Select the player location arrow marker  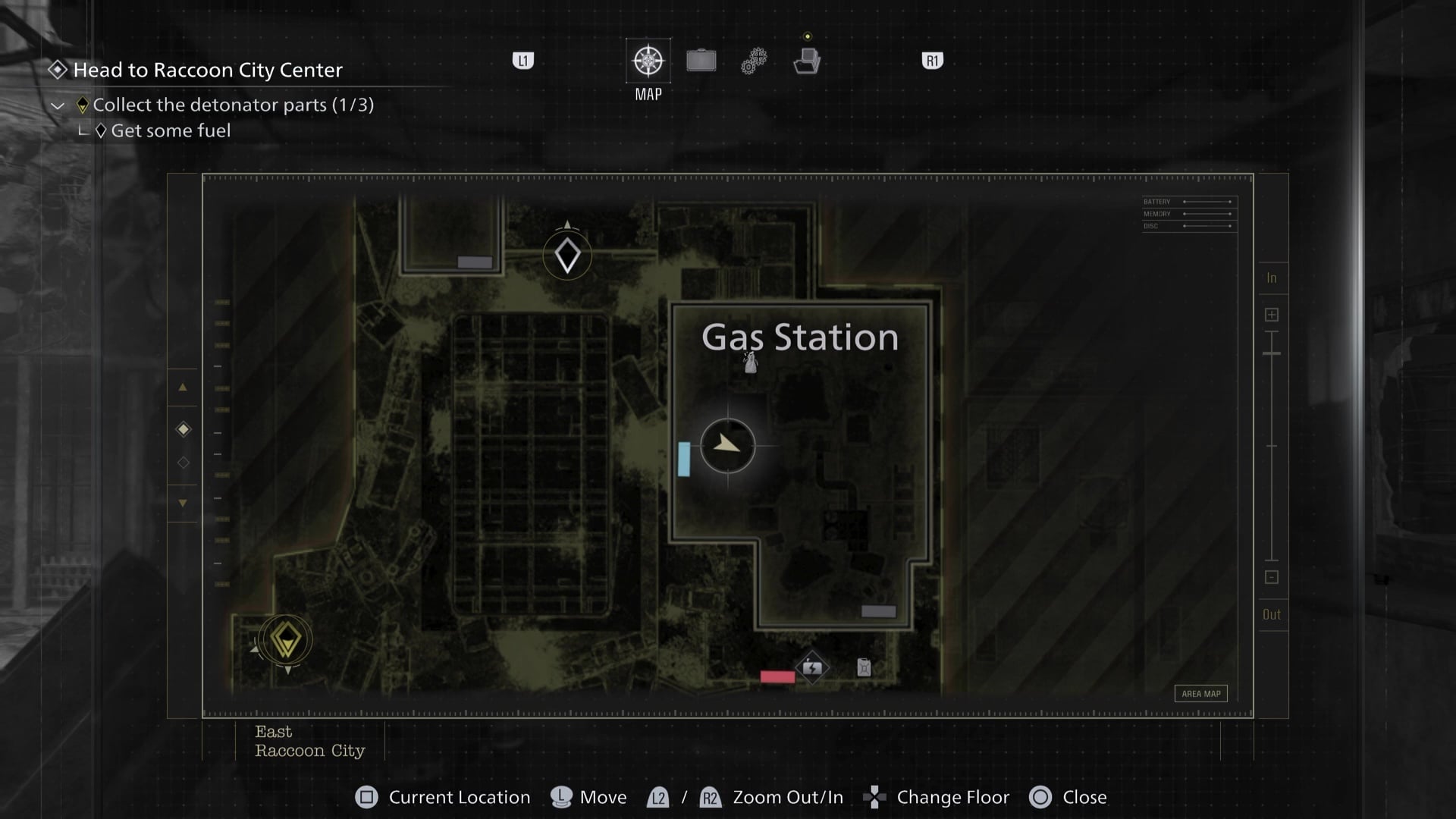pos(727,446)
